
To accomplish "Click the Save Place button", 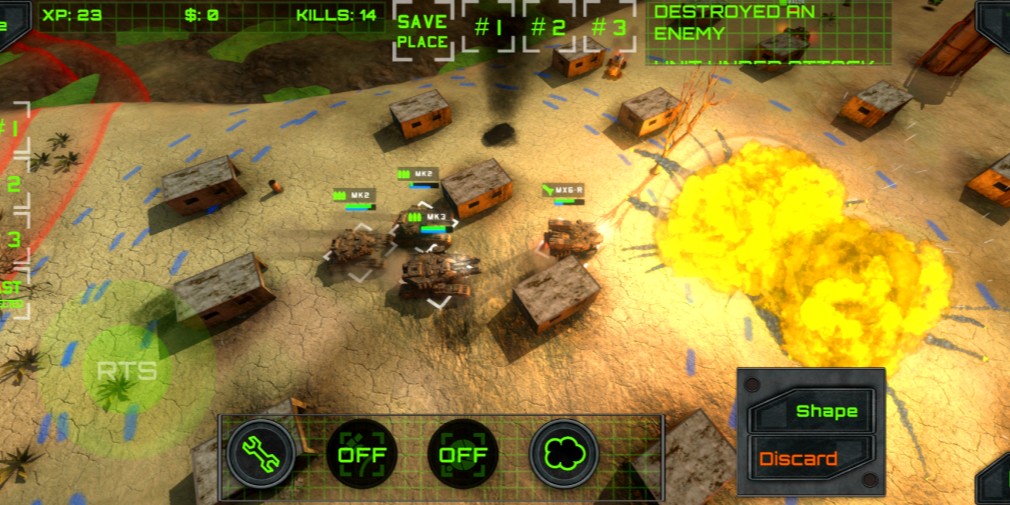I will [422, 31].
